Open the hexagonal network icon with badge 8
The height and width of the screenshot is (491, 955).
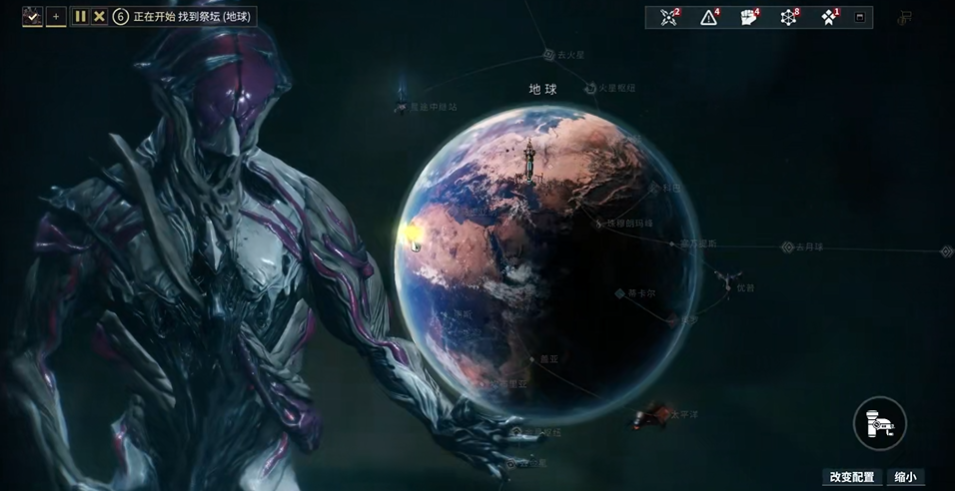click(x=788, y=17)
